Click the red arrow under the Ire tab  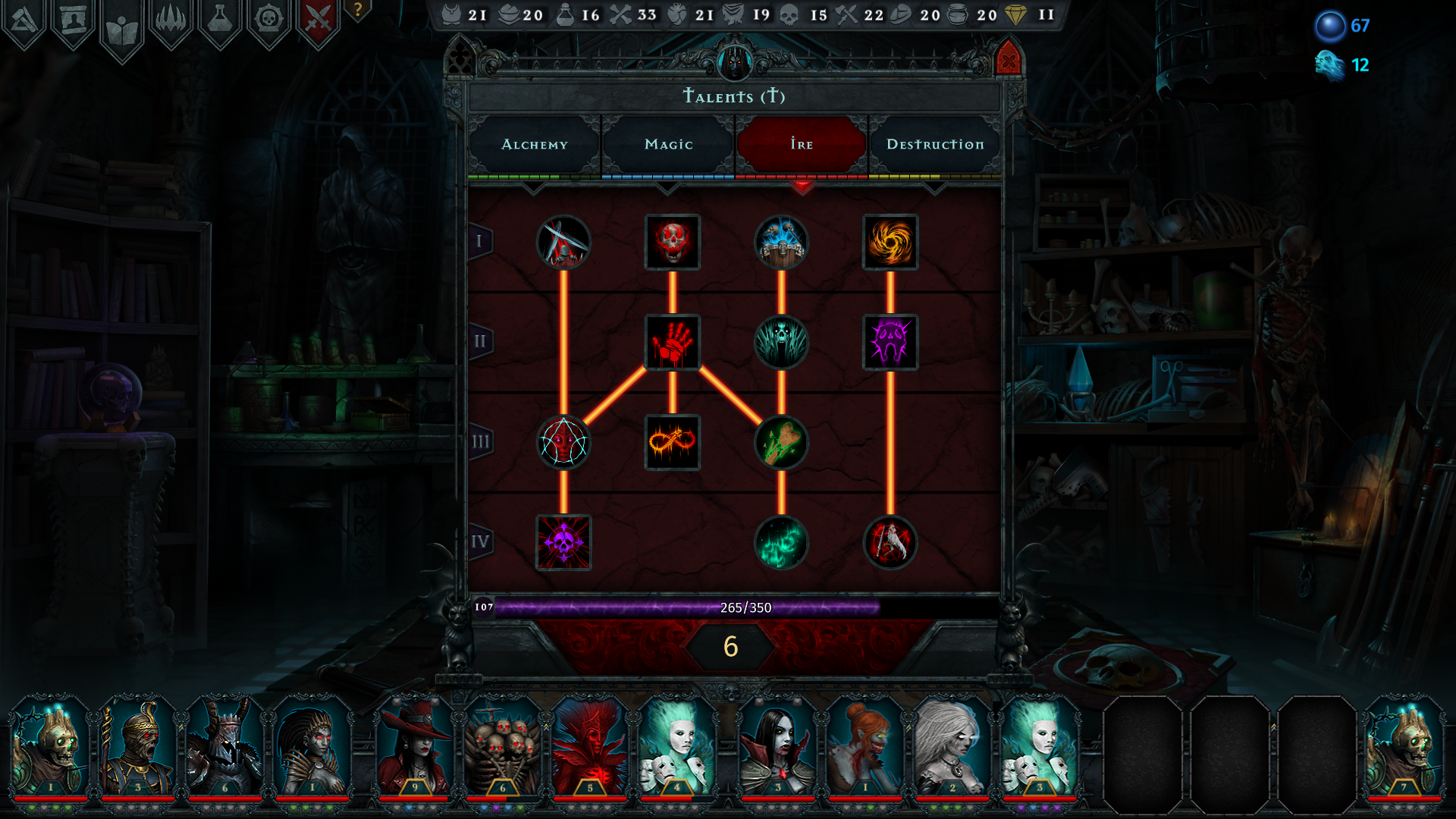click(802, 186)
